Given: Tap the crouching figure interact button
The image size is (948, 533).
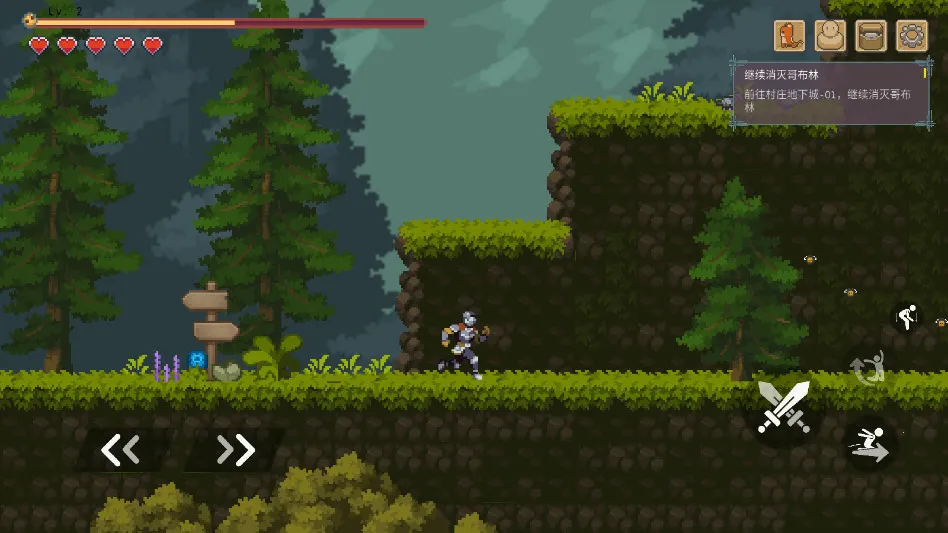Looking at the screenshot, I should point(906,318).
